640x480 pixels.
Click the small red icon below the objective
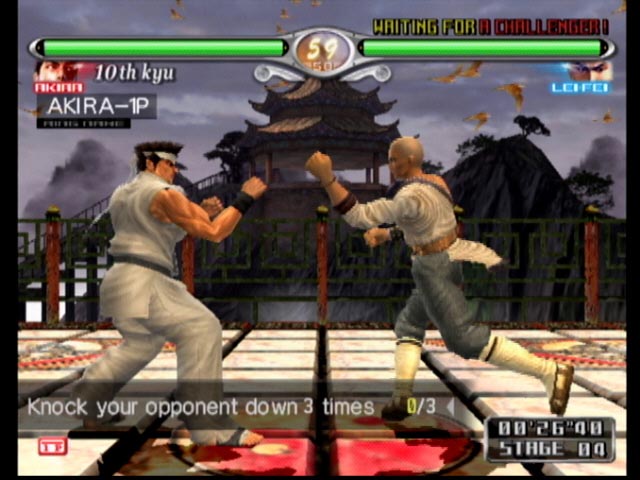click(52, 446)
